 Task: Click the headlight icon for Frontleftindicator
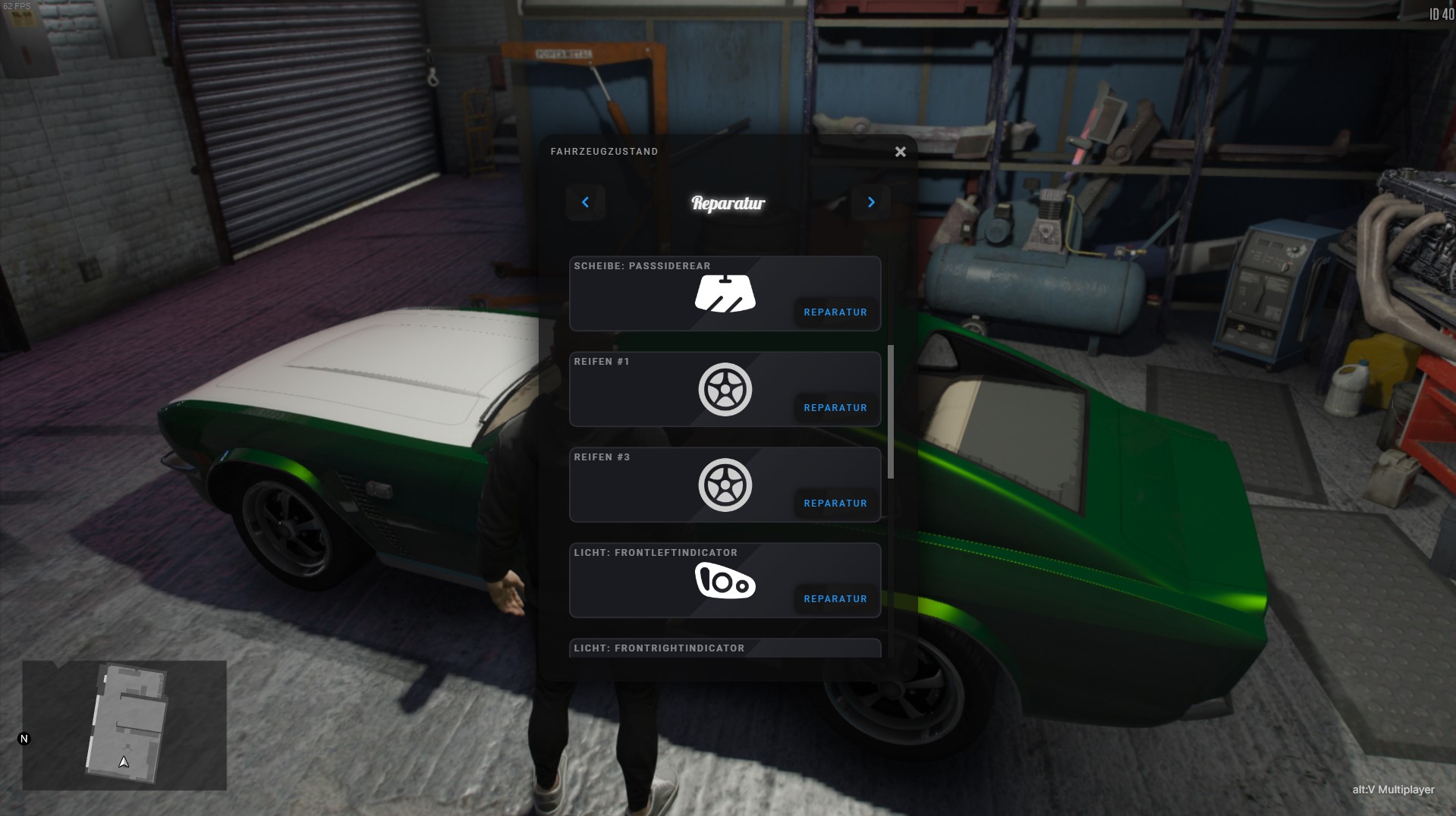tap(725, 582)
